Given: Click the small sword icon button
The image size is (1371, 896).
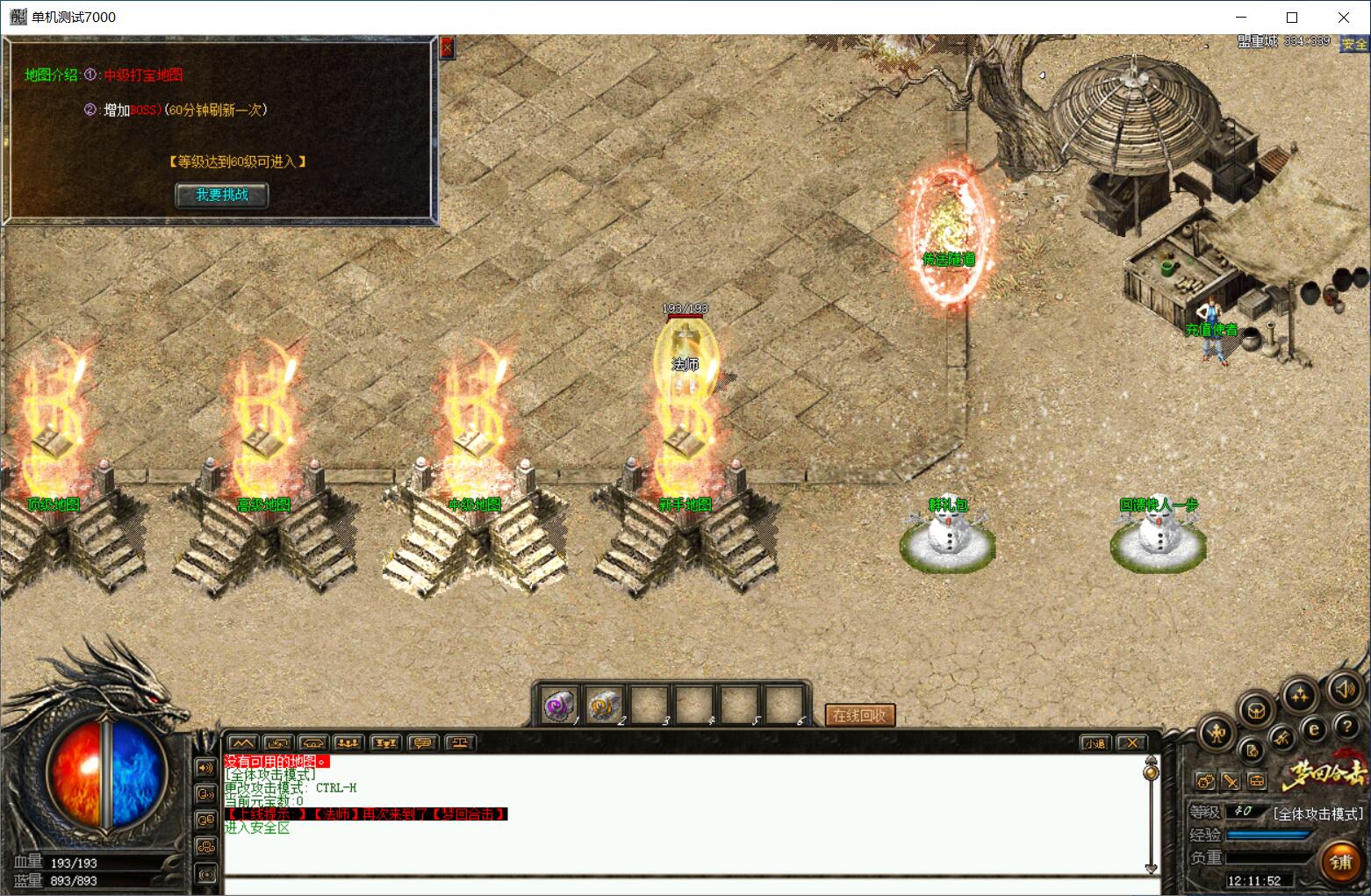Looking at the screenshot, I should 1231,780.
